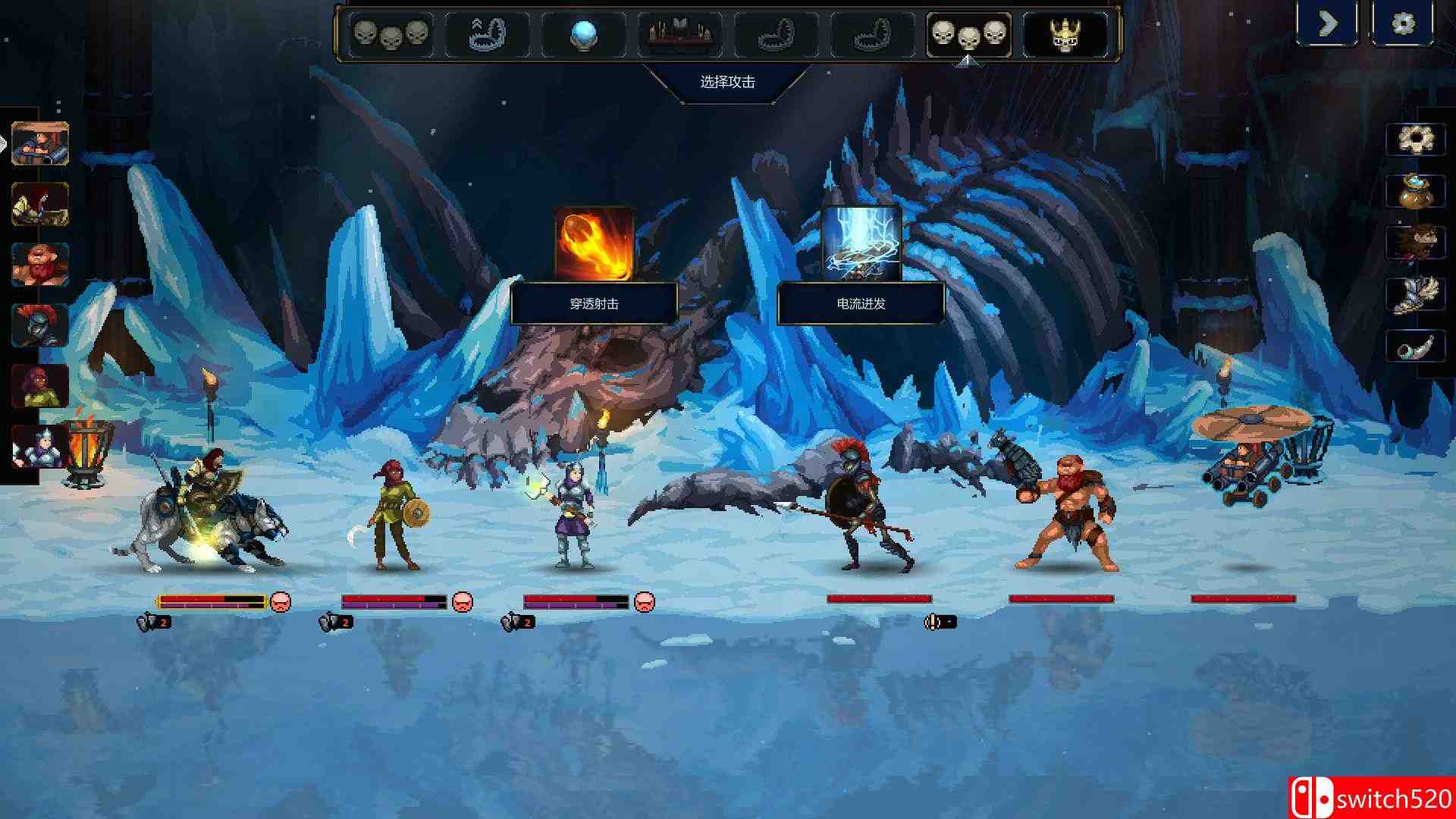Select the second bear trap attack option
The width and height of the screenshot is (1456, 819).
[x=777, y=34]
